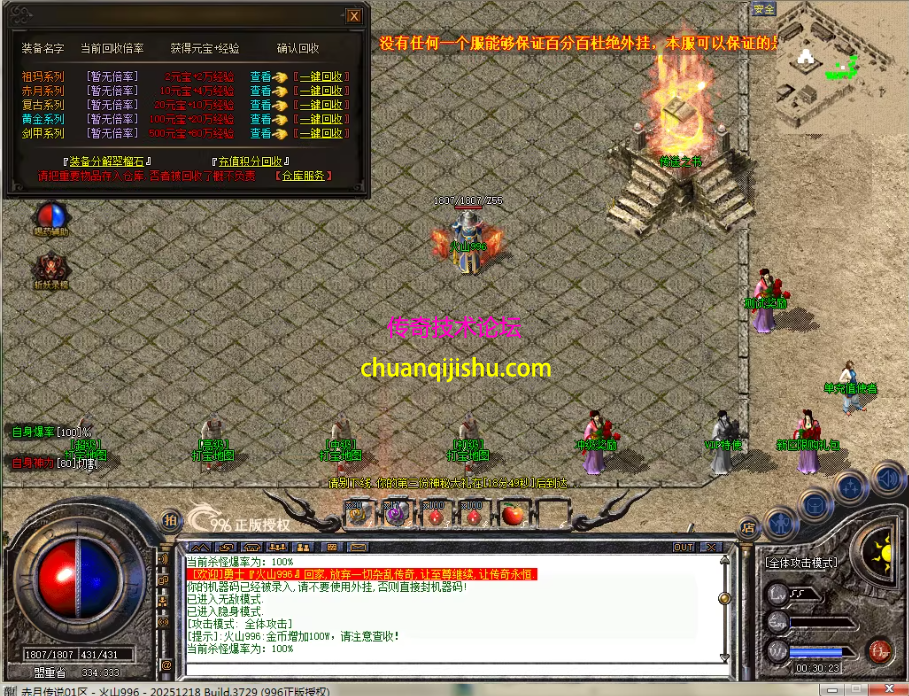The height and width of the screenshot is (696, 909).
Task: Open the skills sparkle round button
Action: (x=850, y=488)
